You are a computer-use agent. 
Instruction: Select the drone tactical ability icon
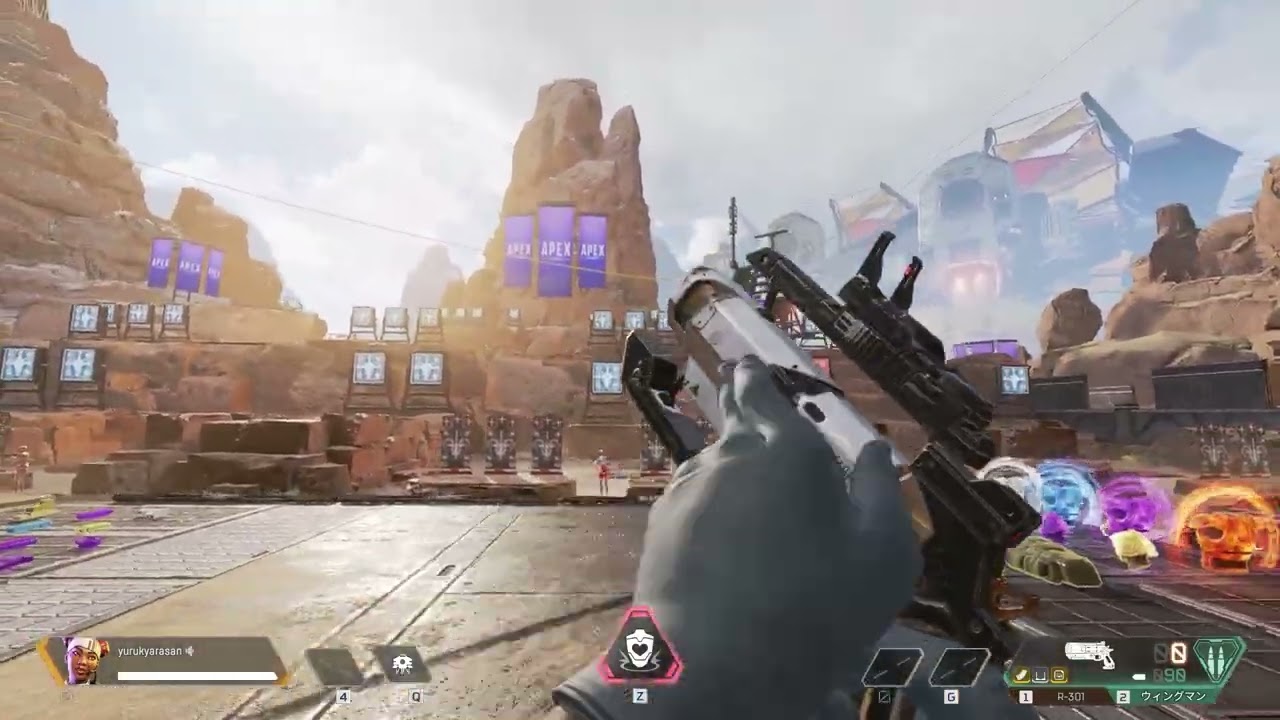click(401, 665)
